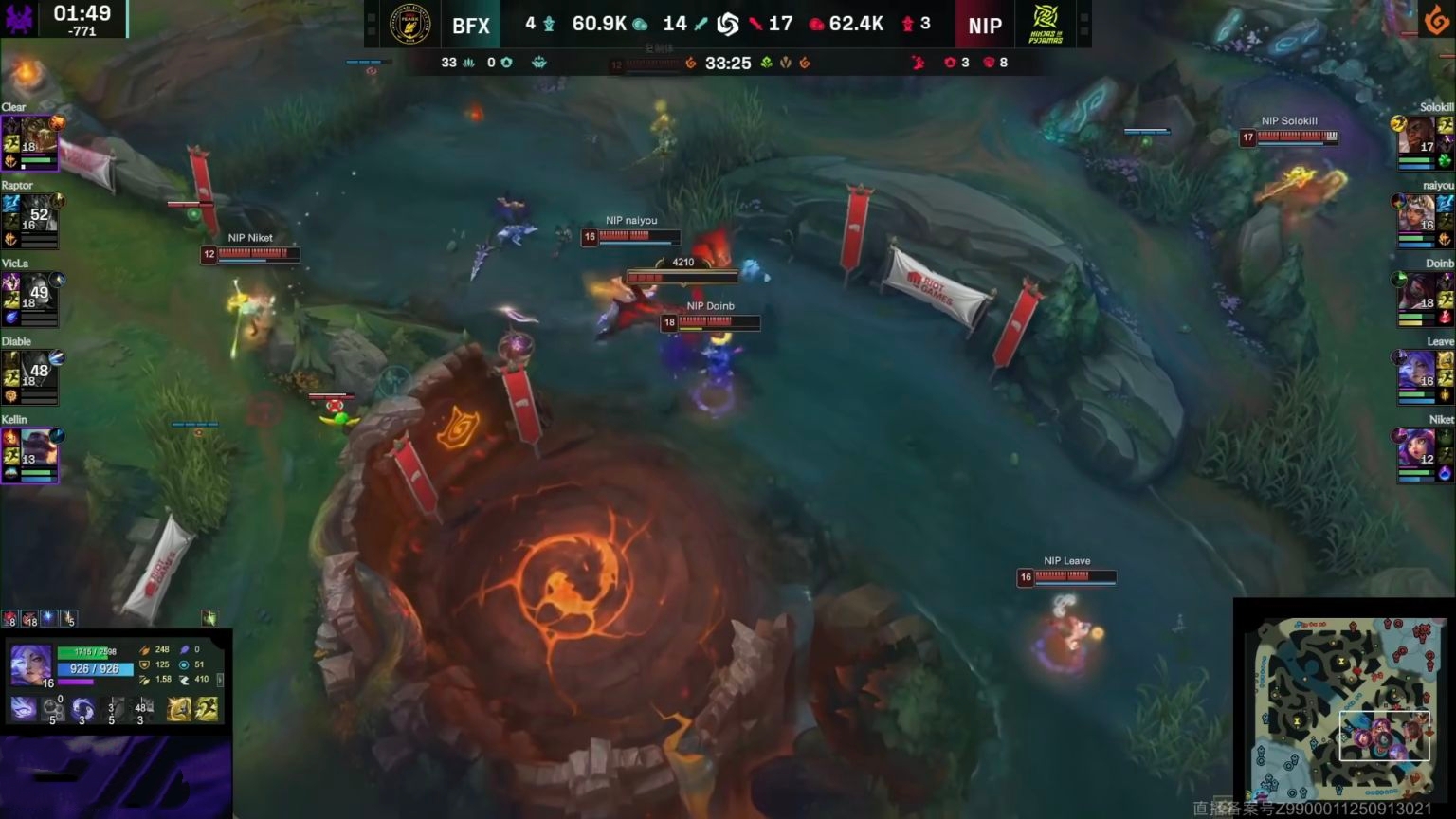Click the selected champion's large portrait
The height and width of the screenshot is (819, 1456).
tap(30, 665)
